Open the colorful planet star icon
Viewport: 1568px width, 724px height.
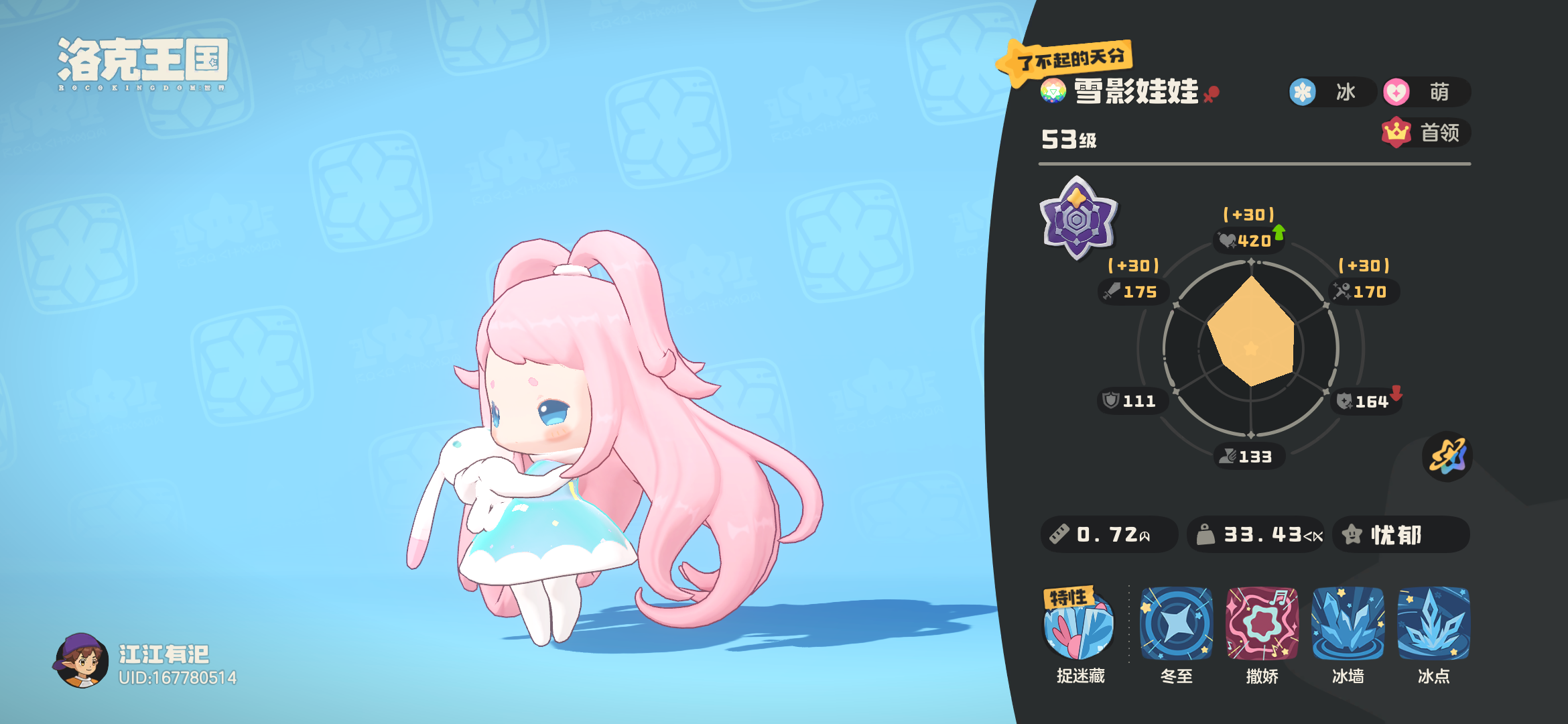click(1449, 456)
